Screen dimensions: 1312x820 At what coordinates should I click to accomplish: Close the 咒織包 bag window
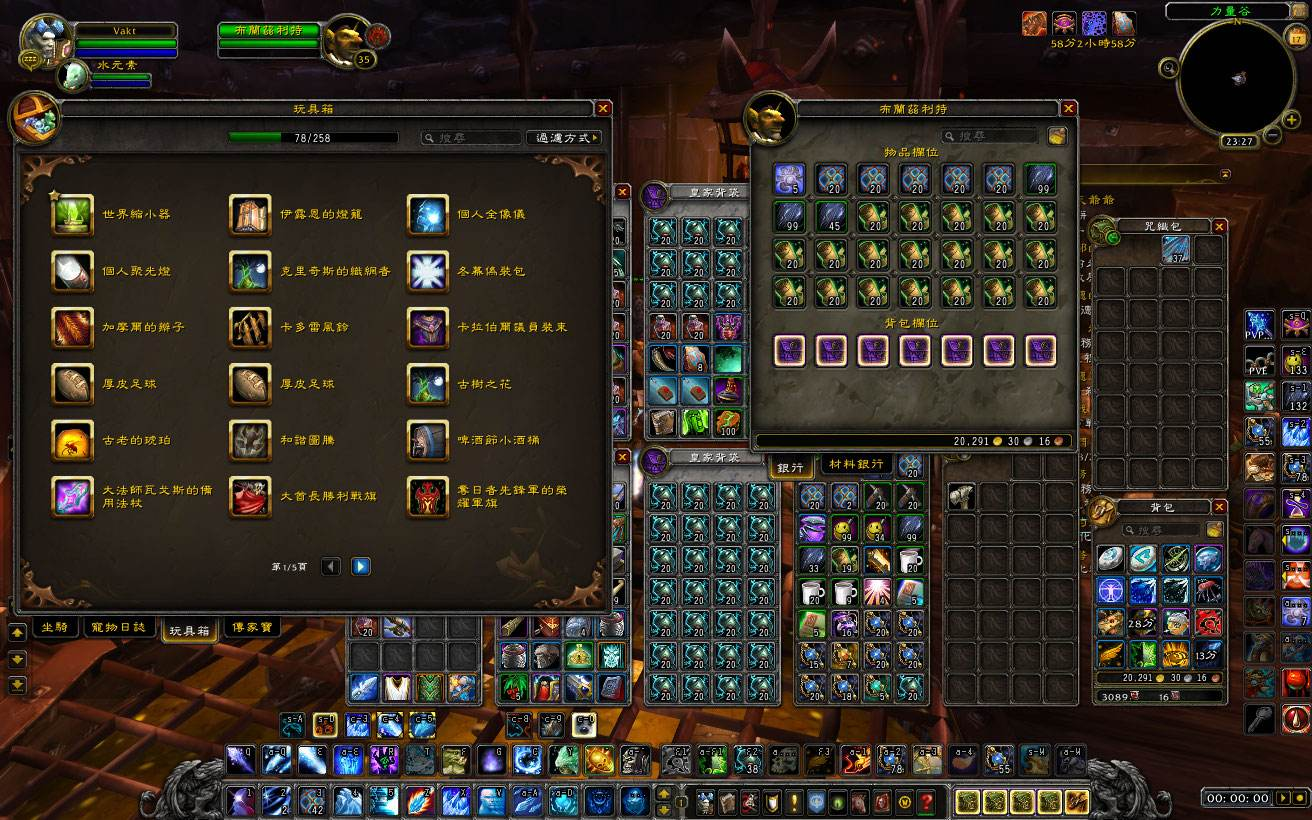coord(1219,226)
